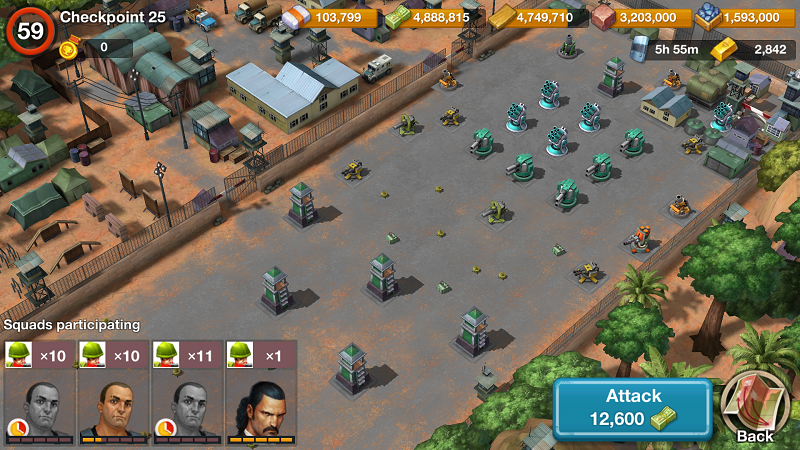This screenshot has width=800, height=450.
Task: Choose the long-haired mustached leader's squad
Action: click(x=261, y=391)
